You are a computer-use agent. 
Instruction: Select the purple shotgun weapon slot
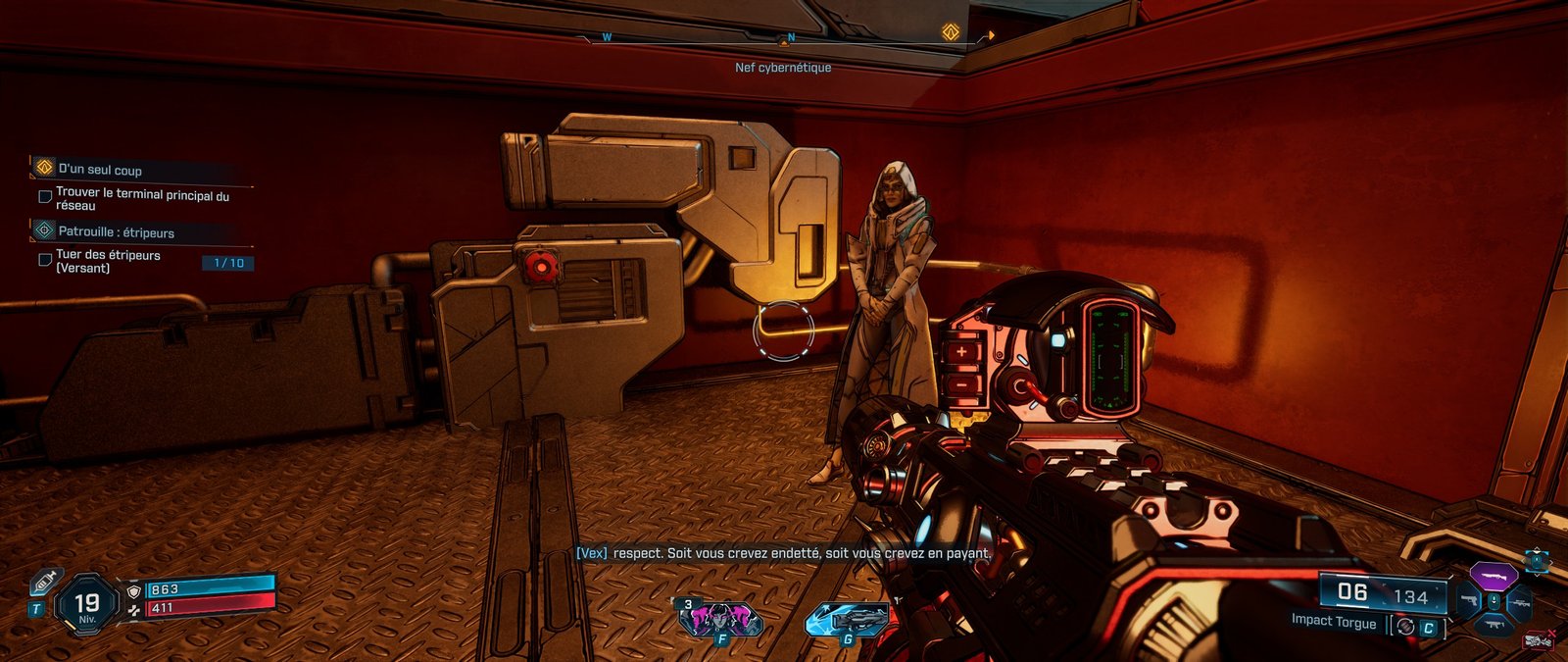point(1493,576)
